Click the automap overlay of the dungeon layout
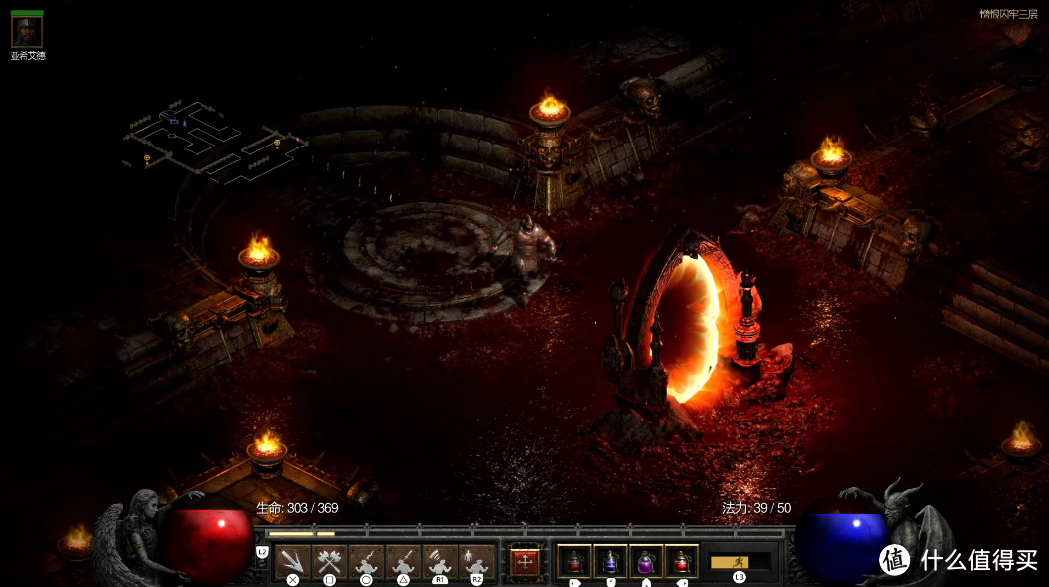1049x587 pixels. (x=214, y=142)
